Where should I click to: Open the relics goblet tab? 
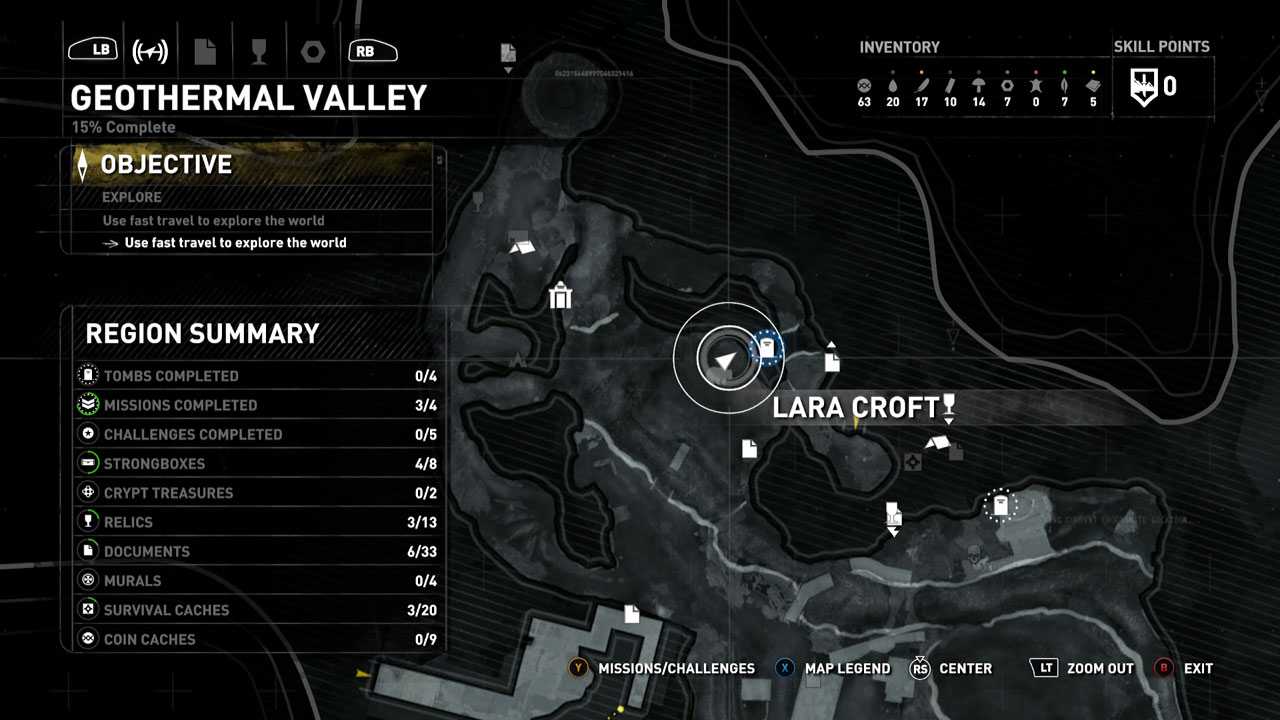click(x=259, y=51)
